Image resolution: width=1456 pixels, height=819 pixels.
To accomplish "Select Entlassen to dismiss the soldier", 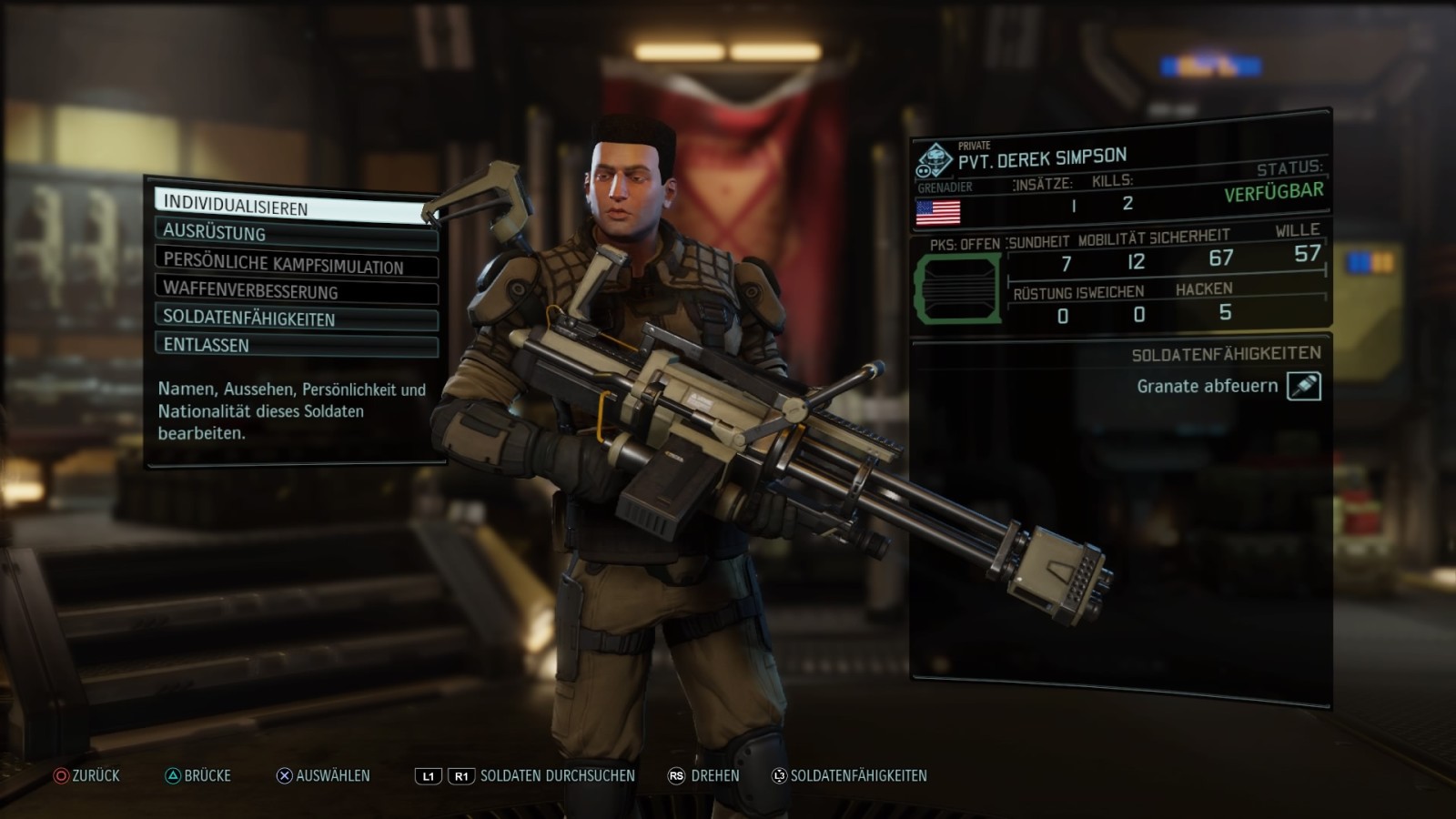I will click(x=296, y=345).
